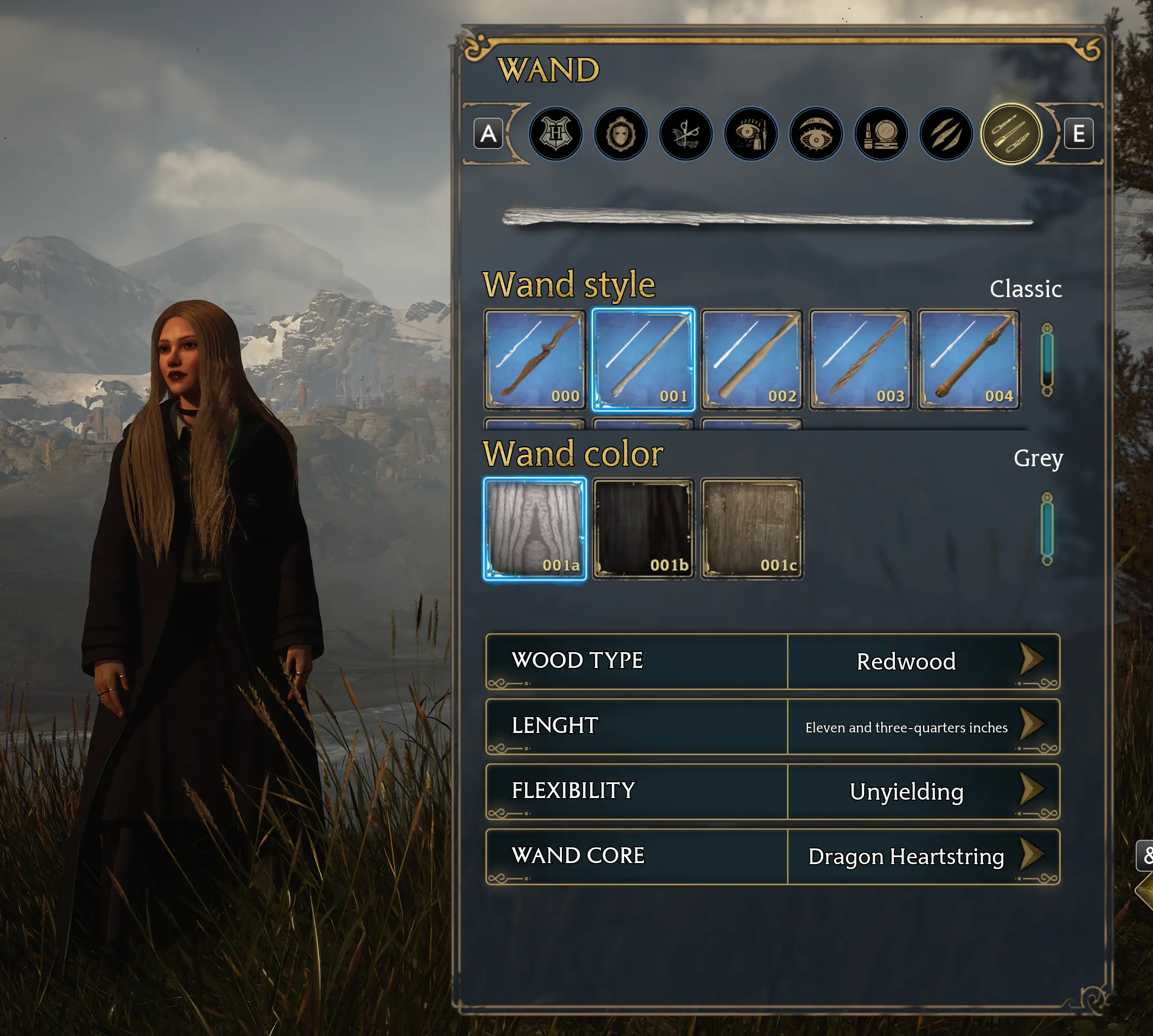Viewport: 1153px width, 1036px height.
Task: Choose the spiral wand style 003
Action: (x=860, y=360)
